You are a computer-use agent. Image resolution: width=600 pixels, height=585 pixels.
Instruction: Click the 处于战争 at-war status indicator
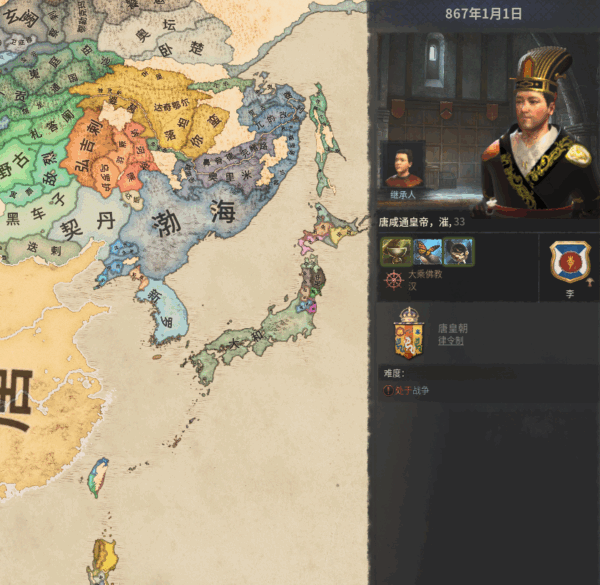410,390
